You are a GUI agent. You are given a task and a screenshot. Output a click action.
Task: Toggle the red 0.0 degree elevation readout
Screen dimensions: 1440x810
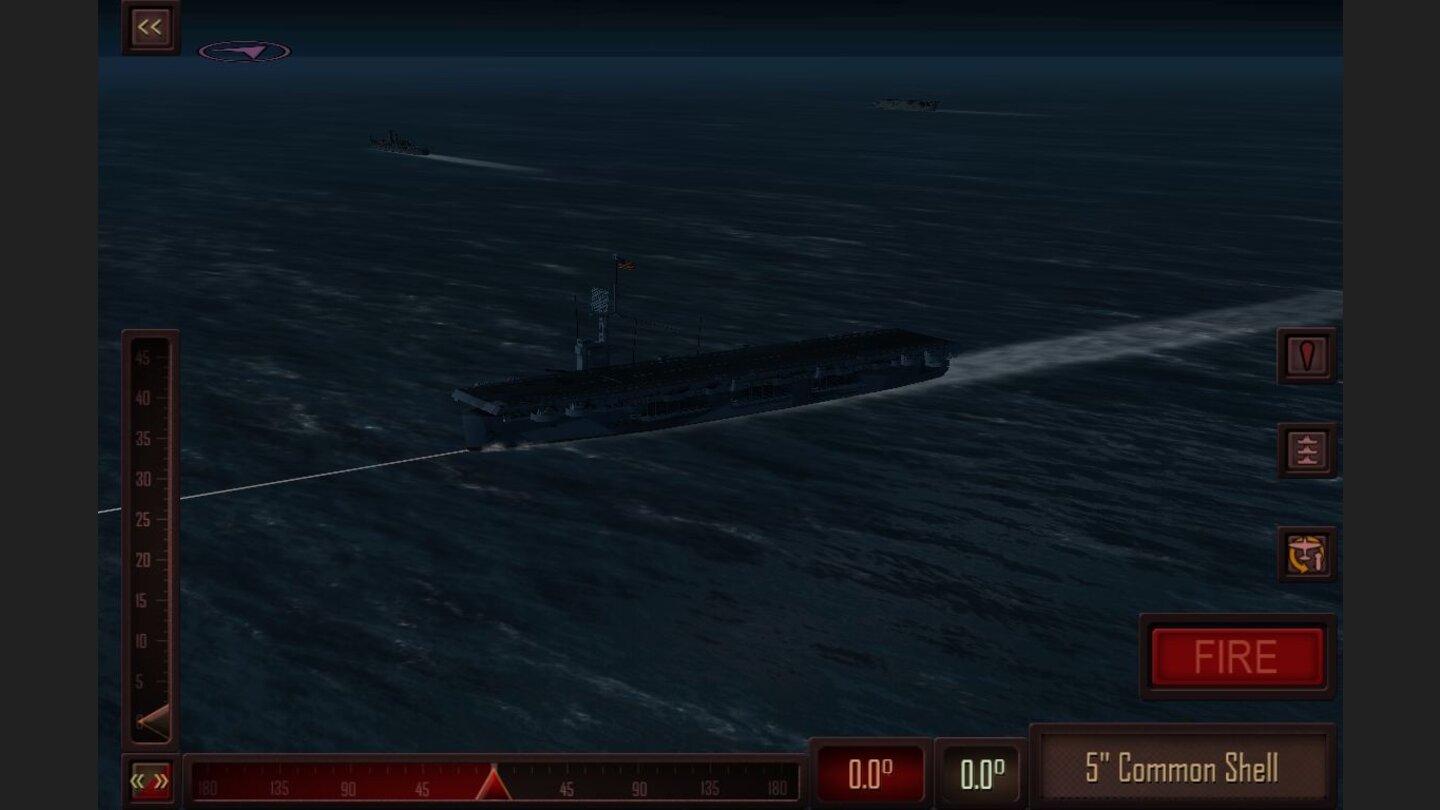point(871,771)
